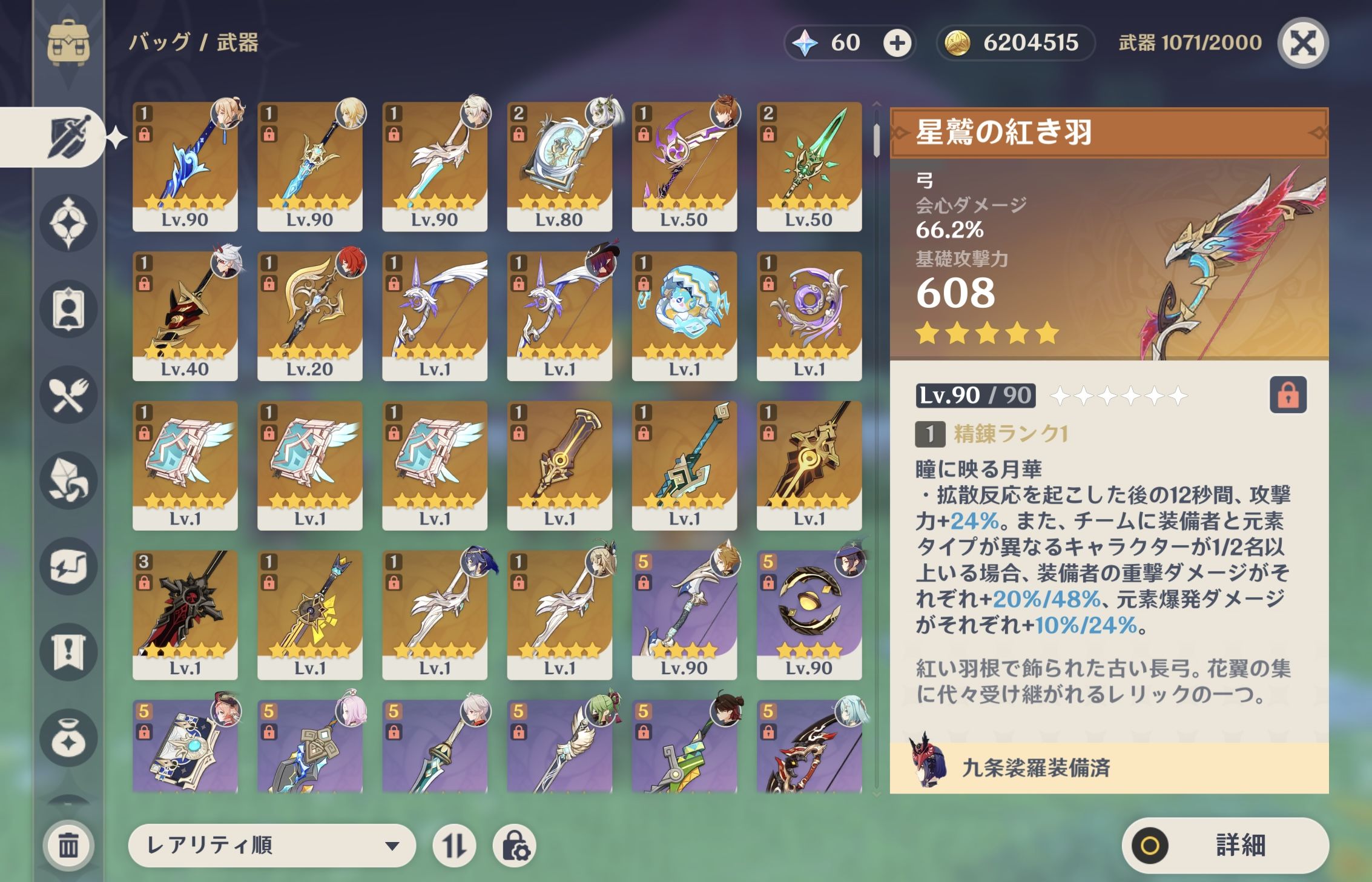Screen dimensions: 1372x882
Task: Add more Primogems with the plus button
Action: pos(897,43)
